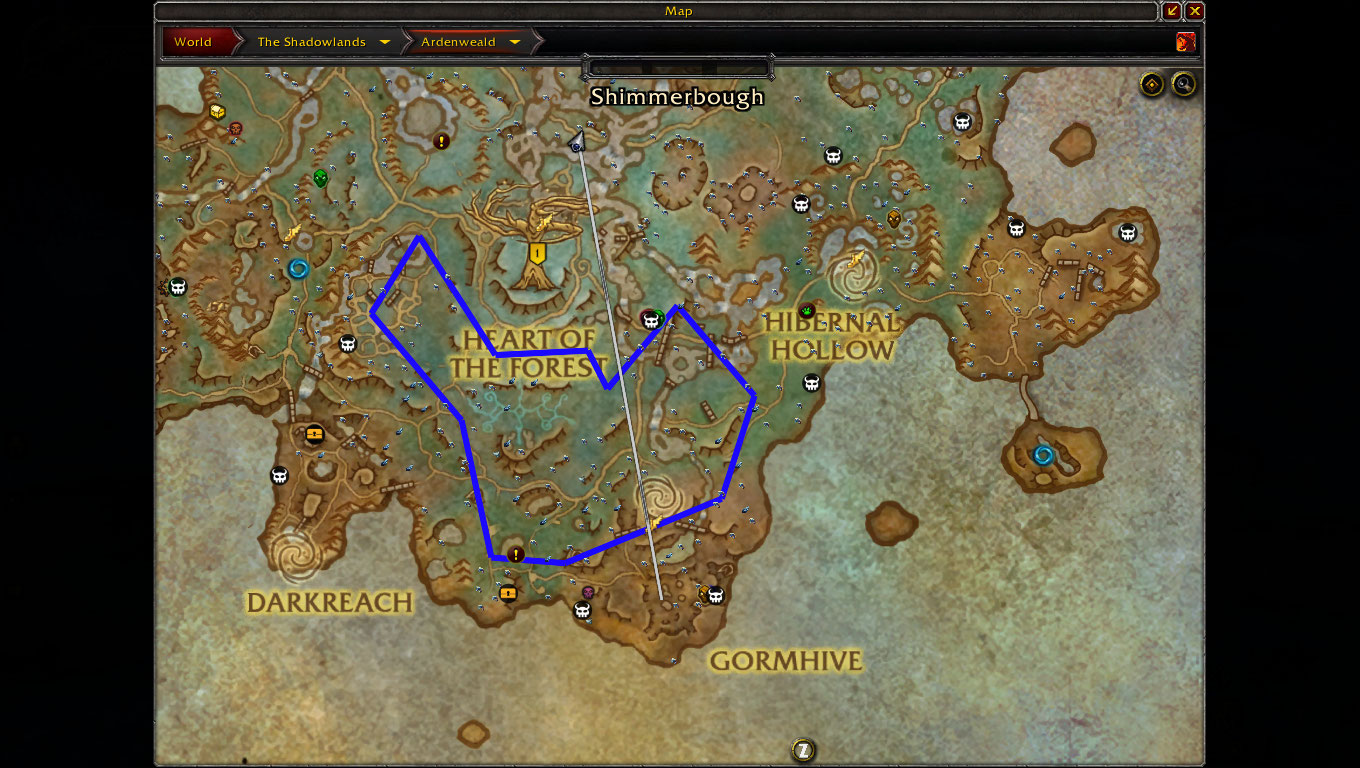Click the player arrow marker below Shimmerbough
The height and width of the screenshot is (768, 1360).
pos(577,143)
